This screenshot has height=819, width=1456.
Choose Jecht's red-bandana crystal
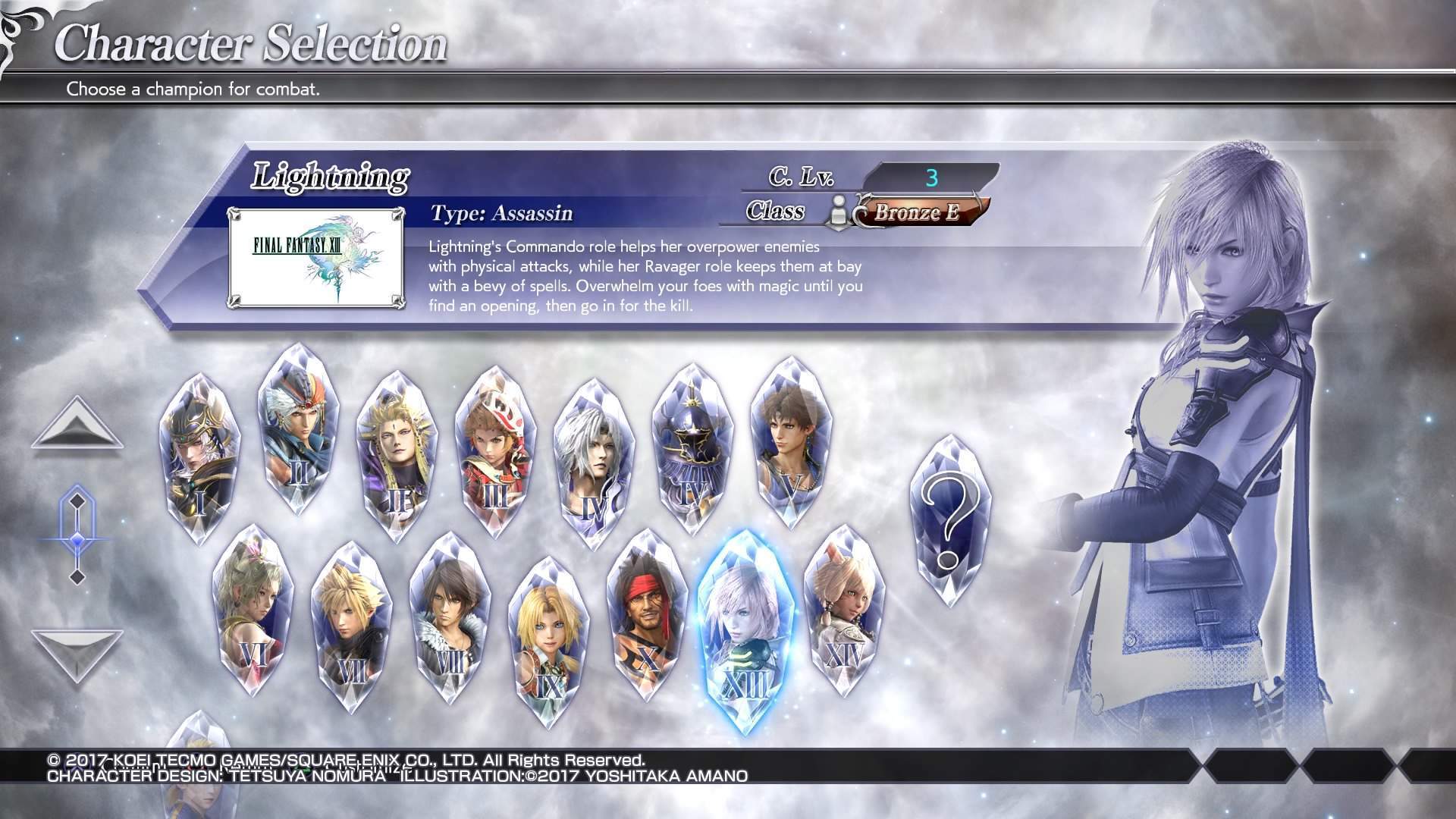[647, 616]
